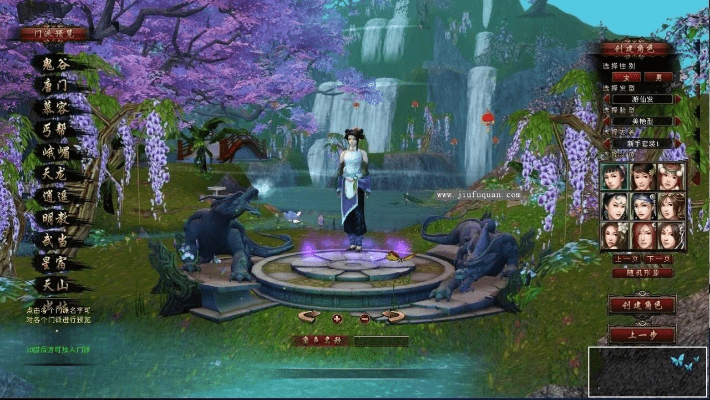The image size is (710, 400).
Task: Select the 丐帮 sect
Action: coord(55,129)
